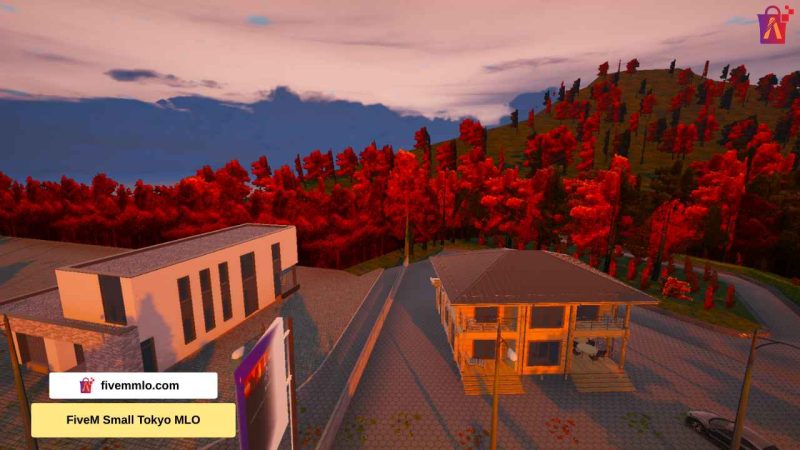Click the shopping bag logo icon
This screenshot has width=800, height=450.
(x=774, y=24)
